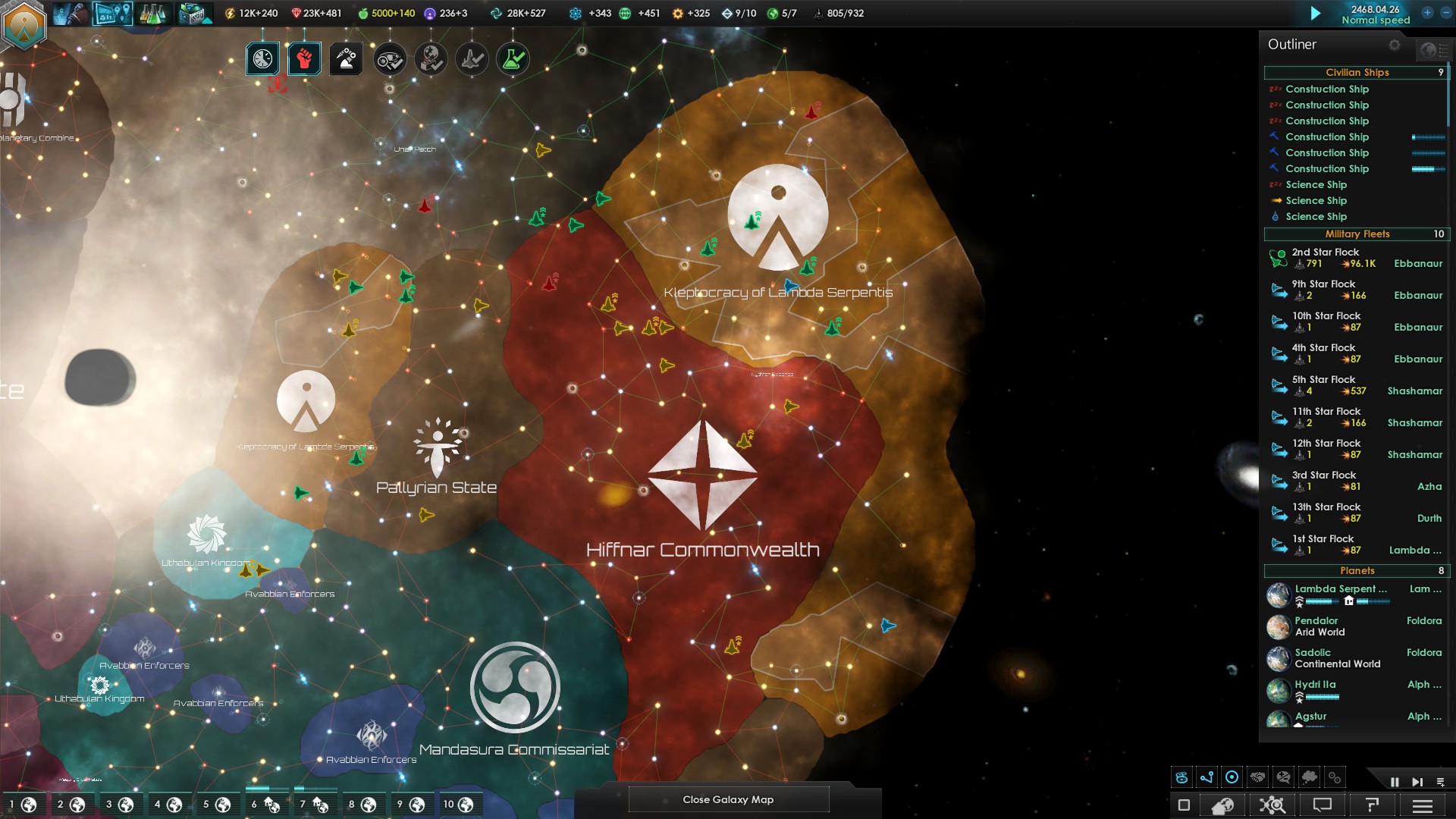1456x819 pixels.
Task: Open the situation log map icon
Action: pos(112,13)
